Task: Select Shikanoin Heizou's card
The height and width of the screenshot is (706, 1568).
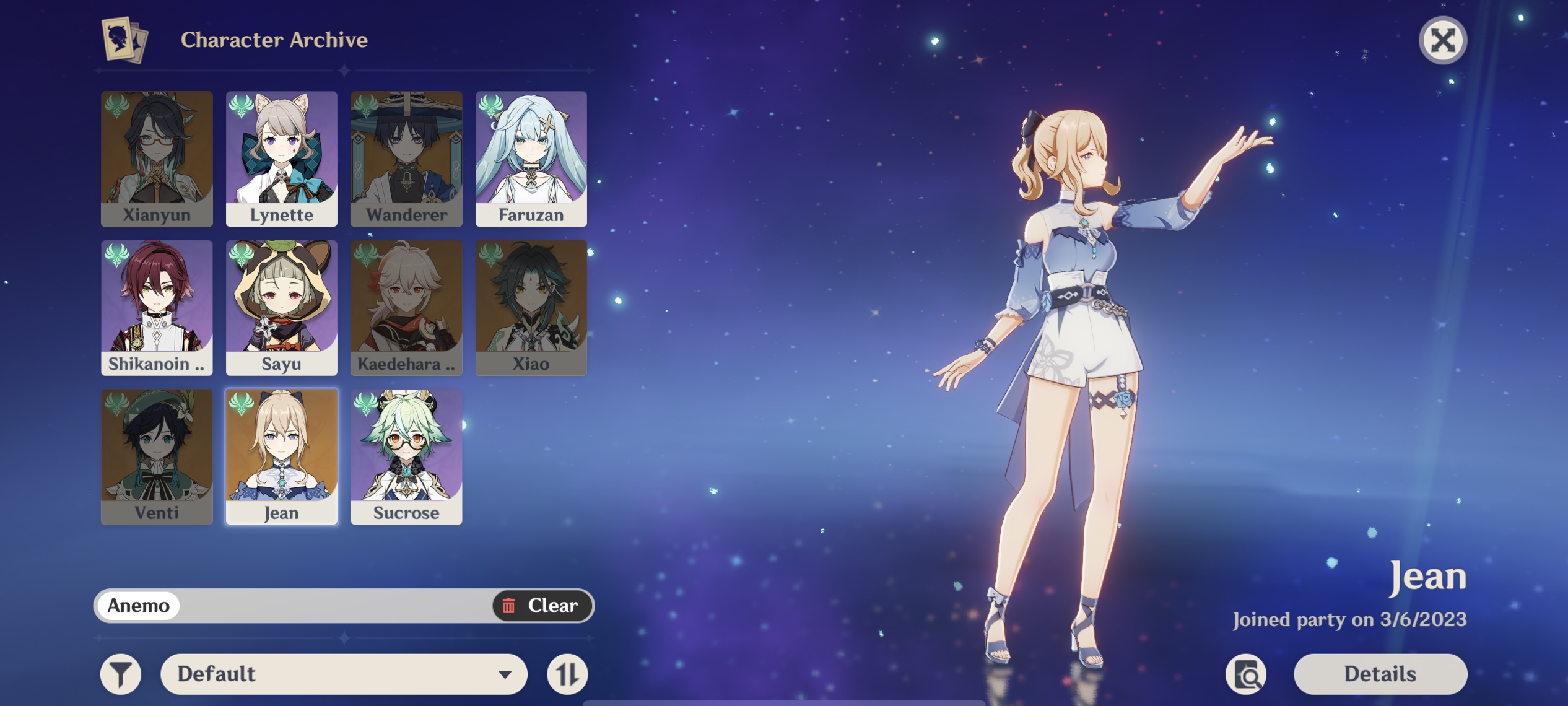Action: pos(157,307)
